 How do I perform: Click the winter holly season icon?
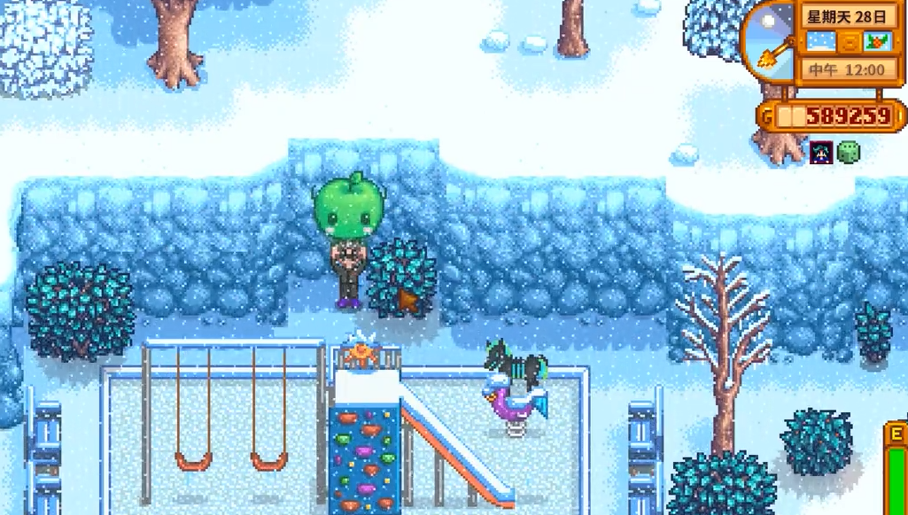point(877,42)
